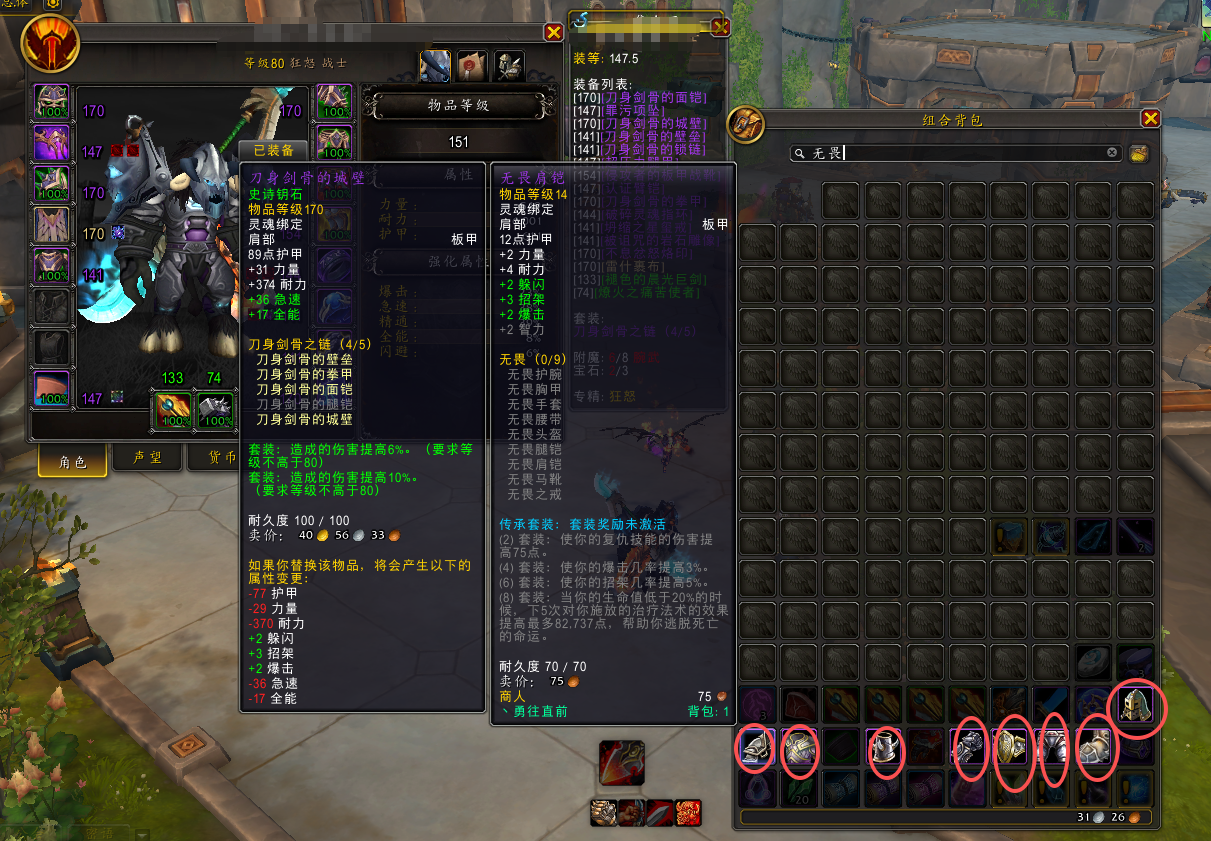Open the 货币 tab
Viewport: 1211px width, 841px height.
point(220,458)
